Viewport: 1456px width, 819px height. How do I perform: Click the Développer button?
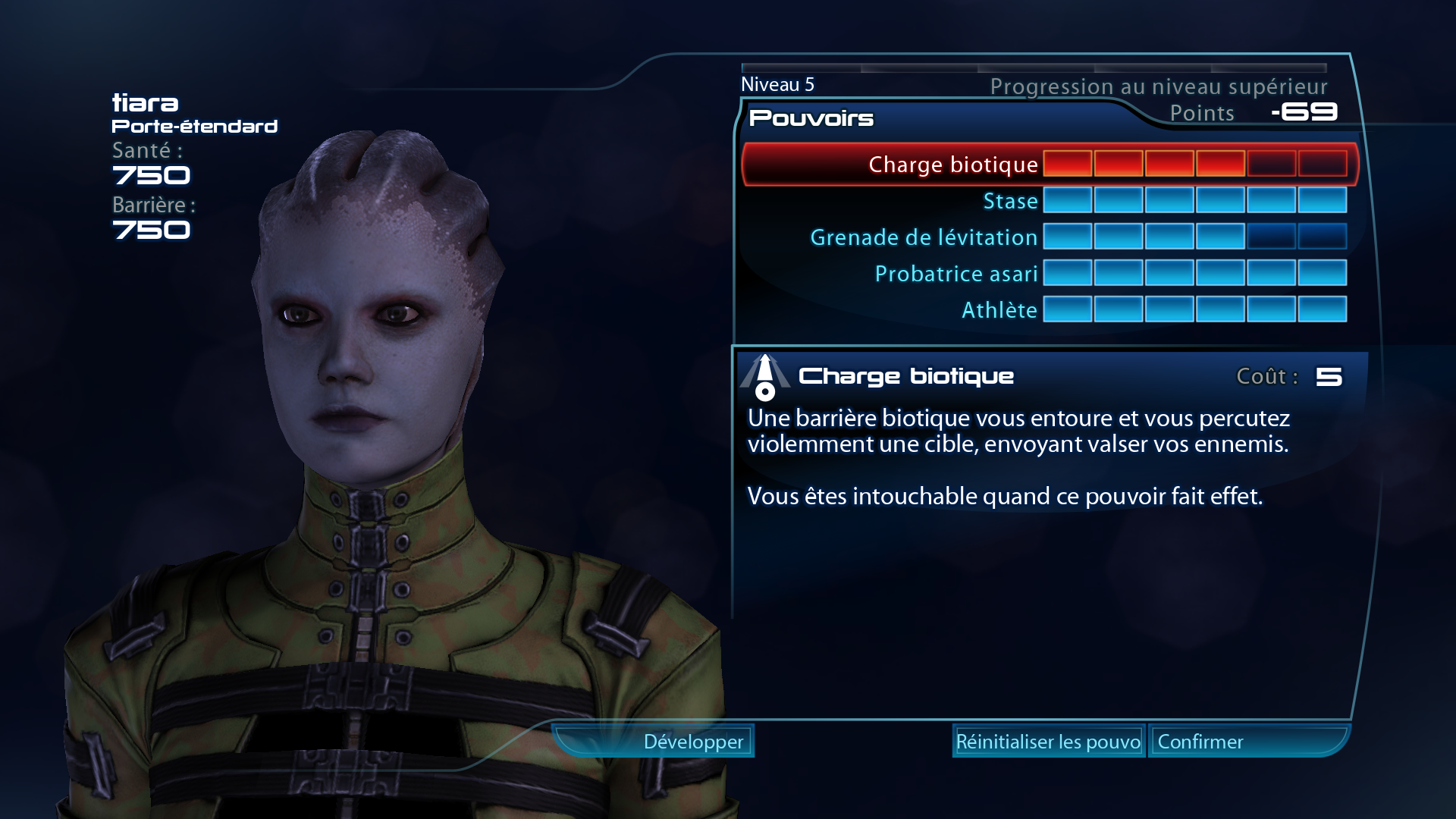point(693,742)
